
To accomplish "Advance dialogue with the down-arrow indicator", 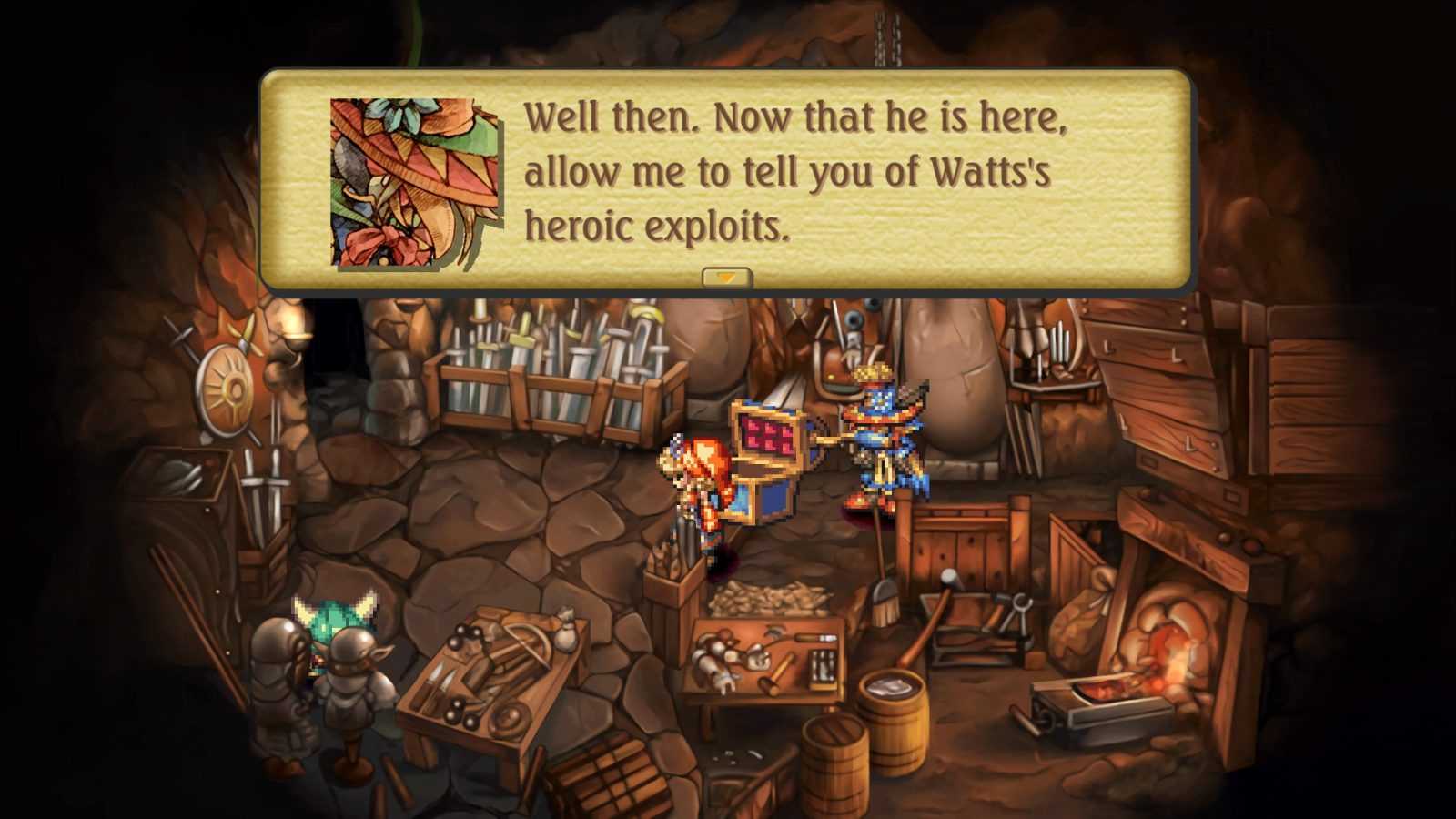I will [x=726, y=277].
